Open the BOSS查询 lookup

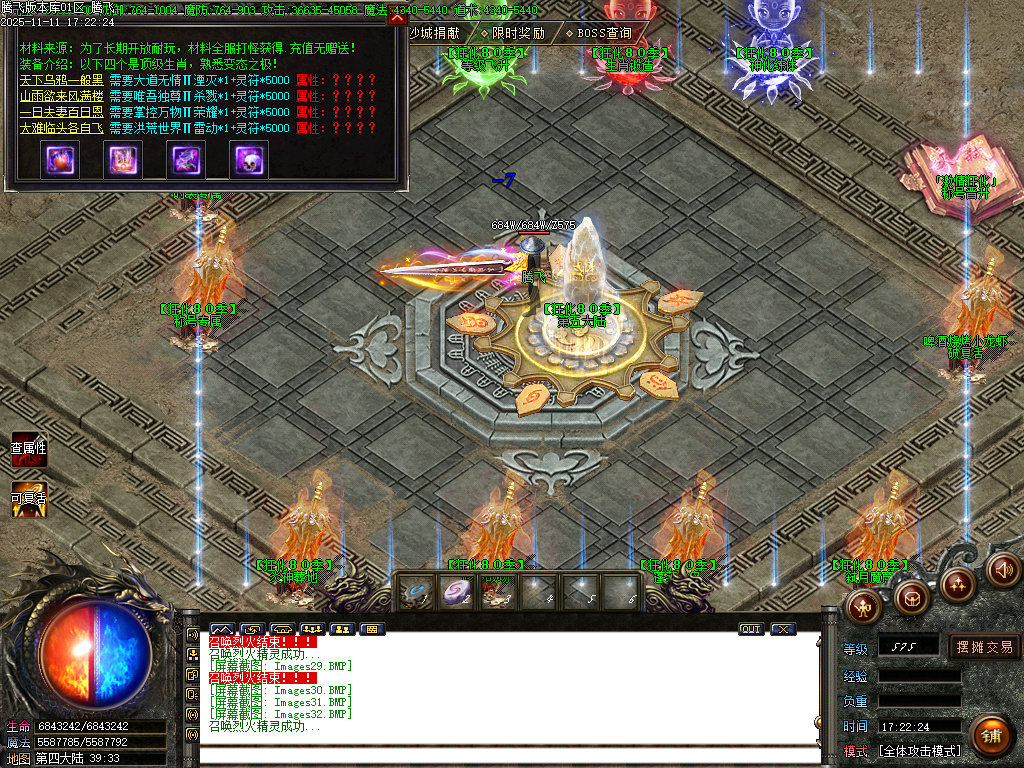[x=598, y=33]
